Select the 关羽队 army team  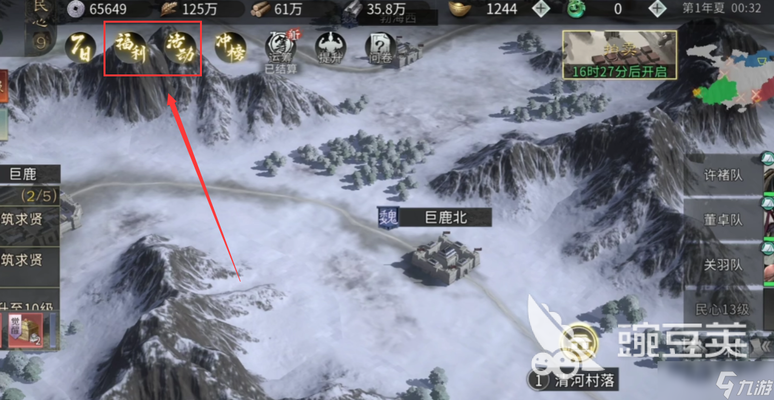pos(724,265)
